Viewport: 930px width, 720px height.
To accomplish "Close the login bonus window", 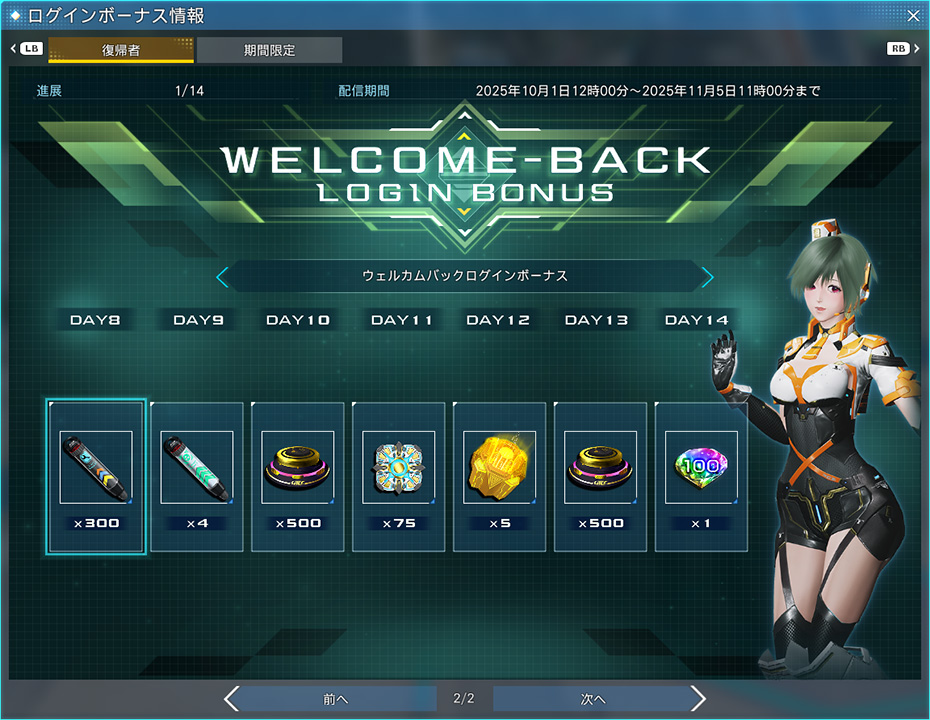I will (x=913, y=15).
